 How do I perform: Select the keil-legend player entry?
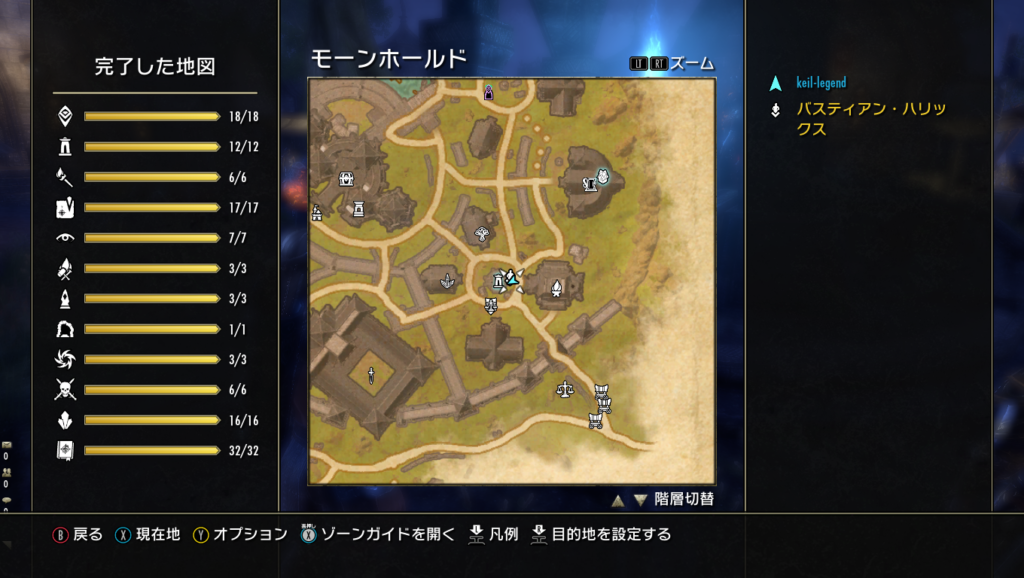[x=820, y=83]
